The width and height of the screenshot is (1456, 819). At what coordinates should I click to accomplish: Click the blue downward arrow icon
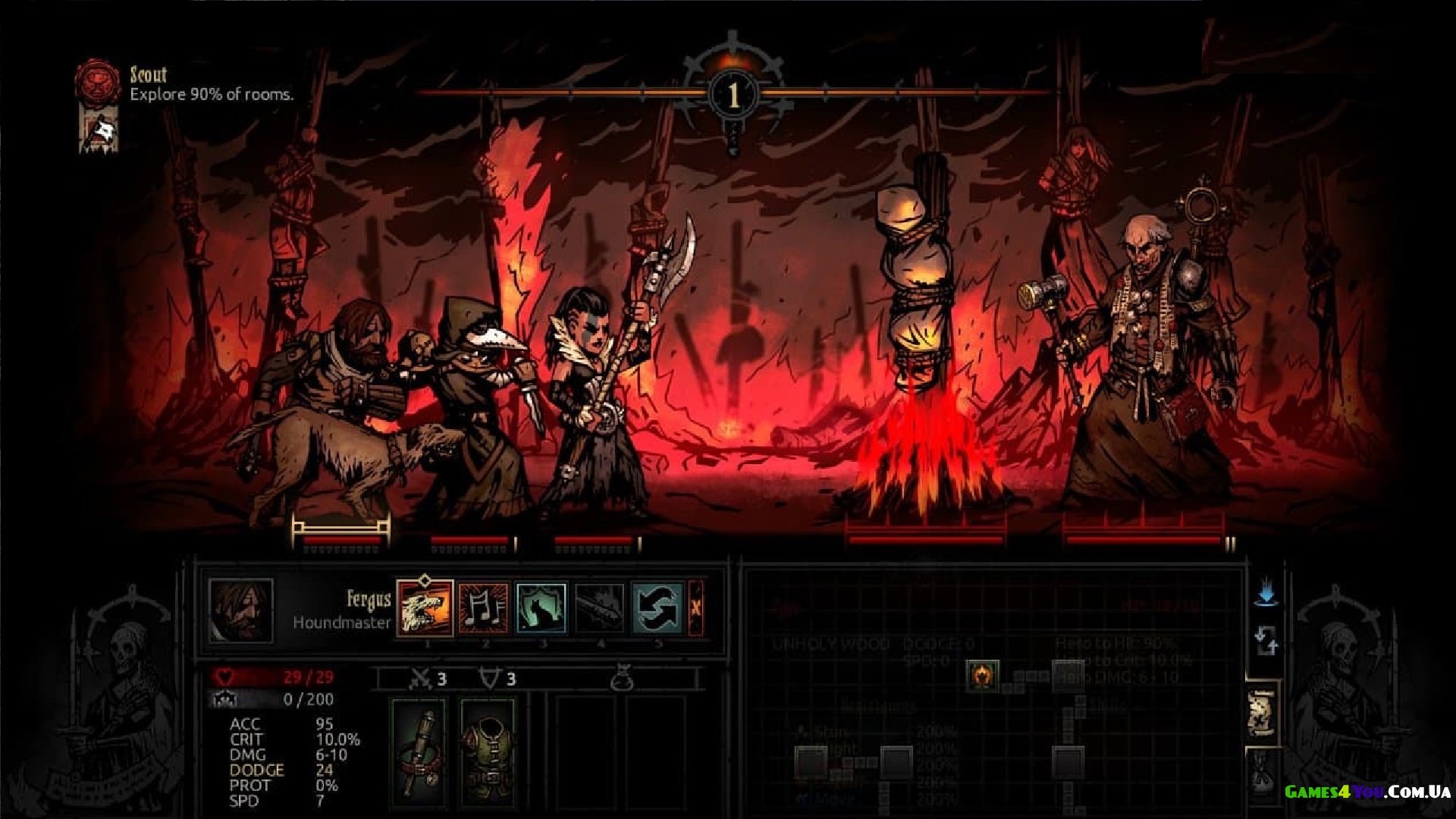click(1266, 592)
